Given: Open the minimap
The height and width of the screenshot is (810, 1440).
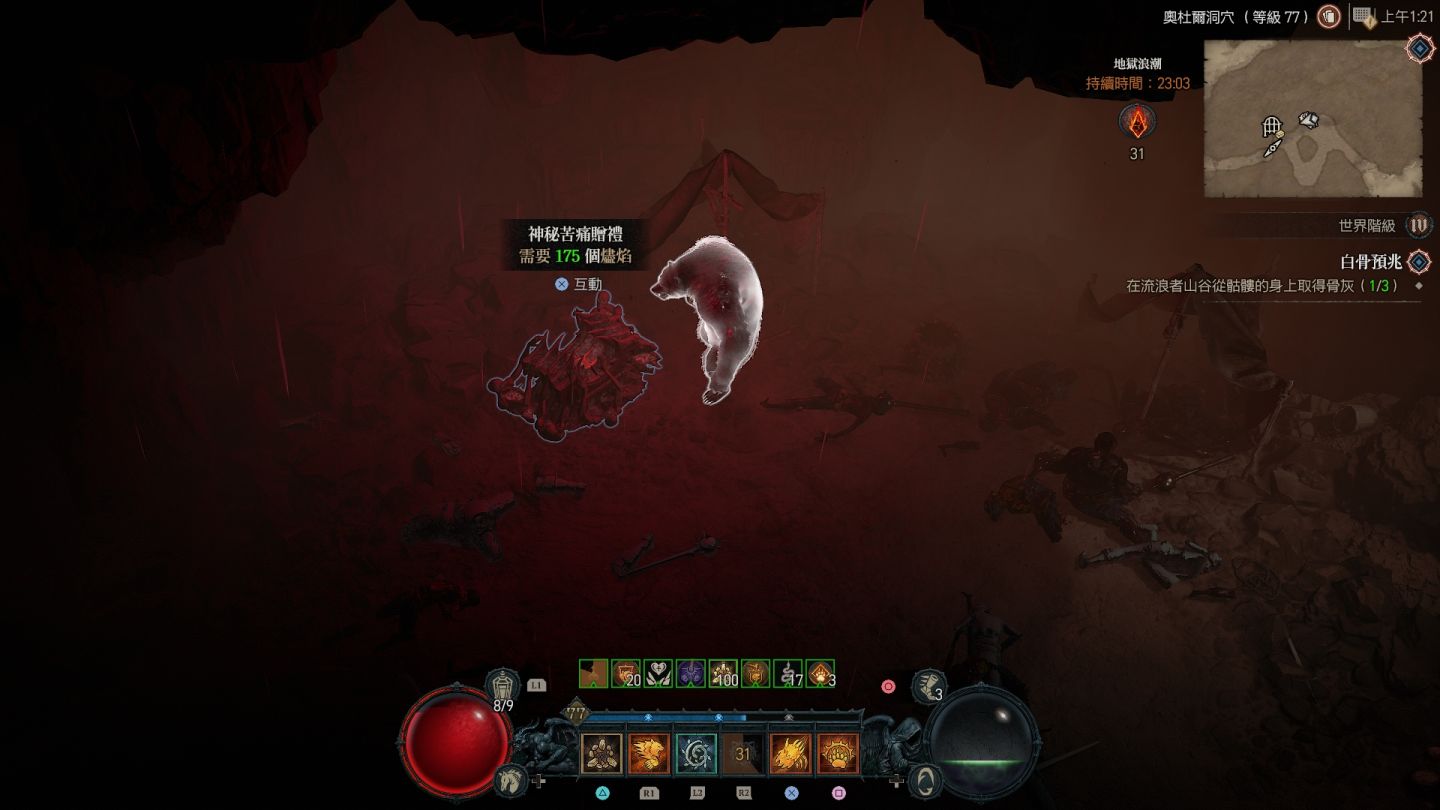Looking at the screenshot, I should coord(1312,118).
